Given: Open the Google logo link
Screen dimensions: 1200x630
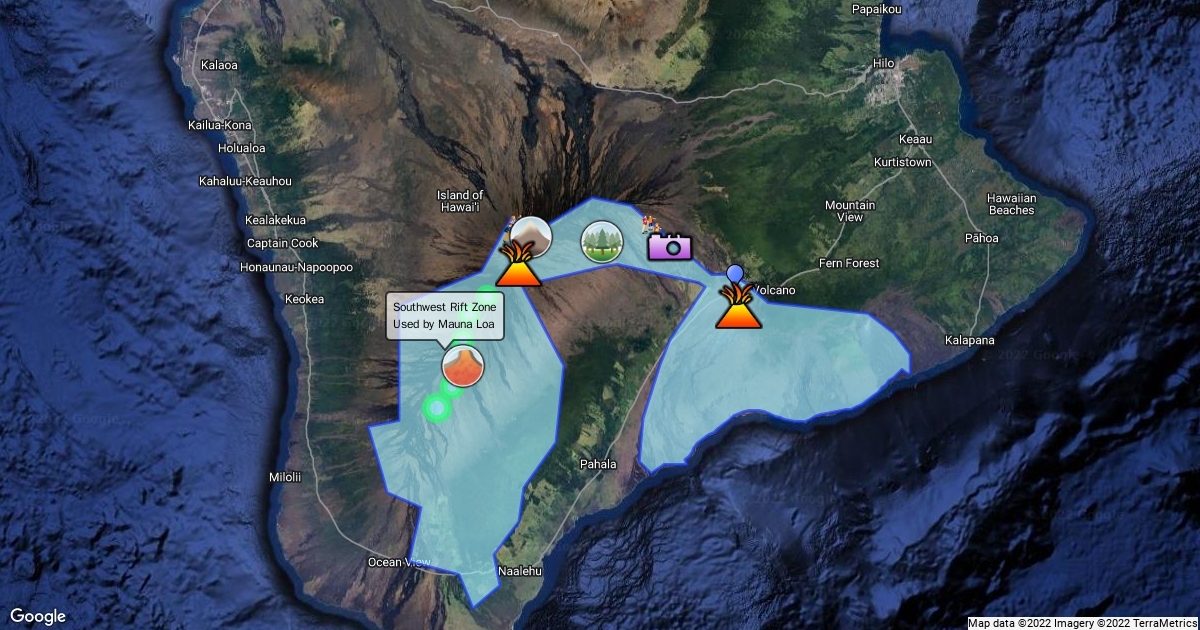Looking at the screenshot, I should (x=38, y=616).
